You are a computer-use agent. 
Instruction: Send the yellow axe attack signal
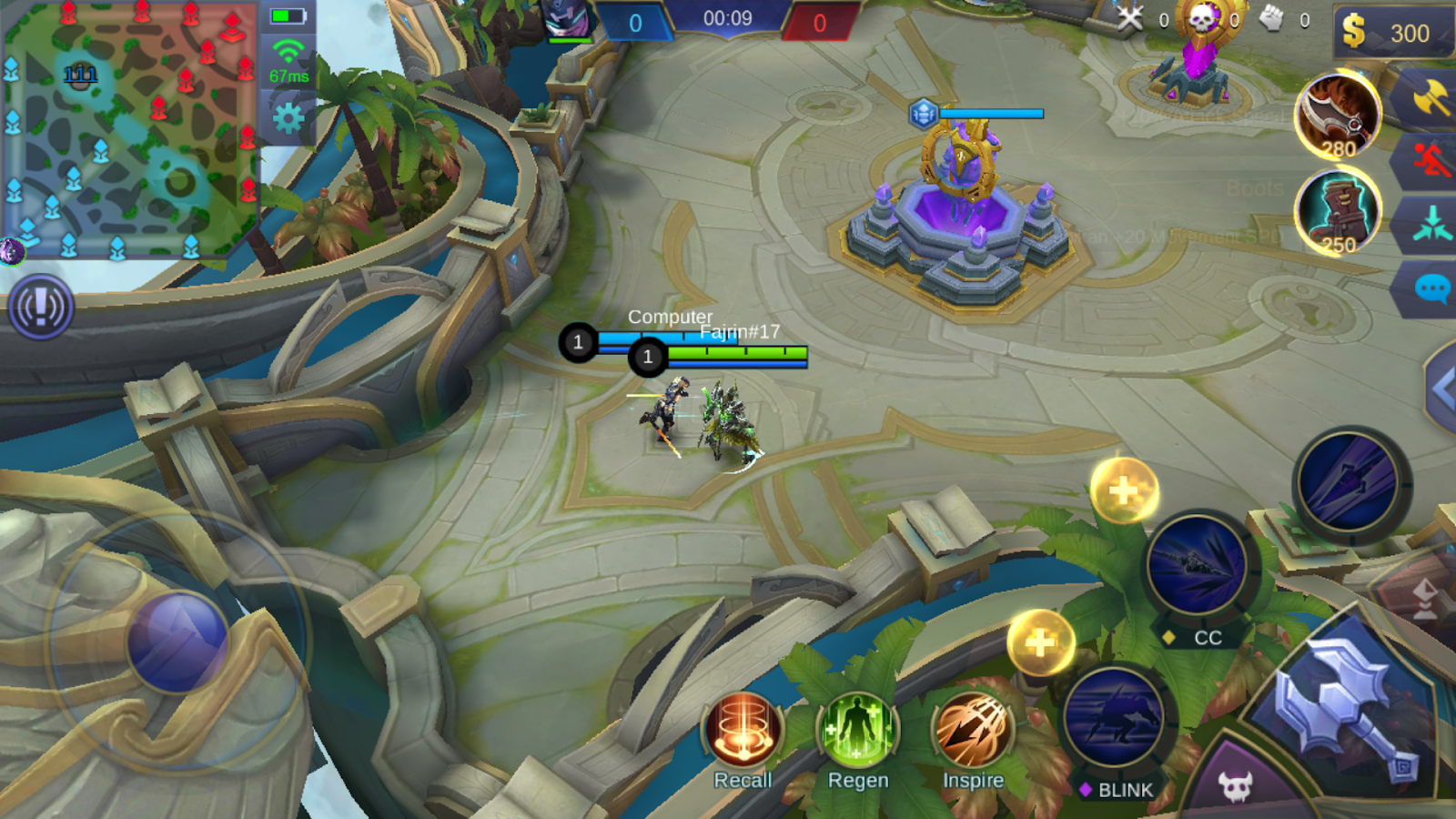pos(1431,98)
